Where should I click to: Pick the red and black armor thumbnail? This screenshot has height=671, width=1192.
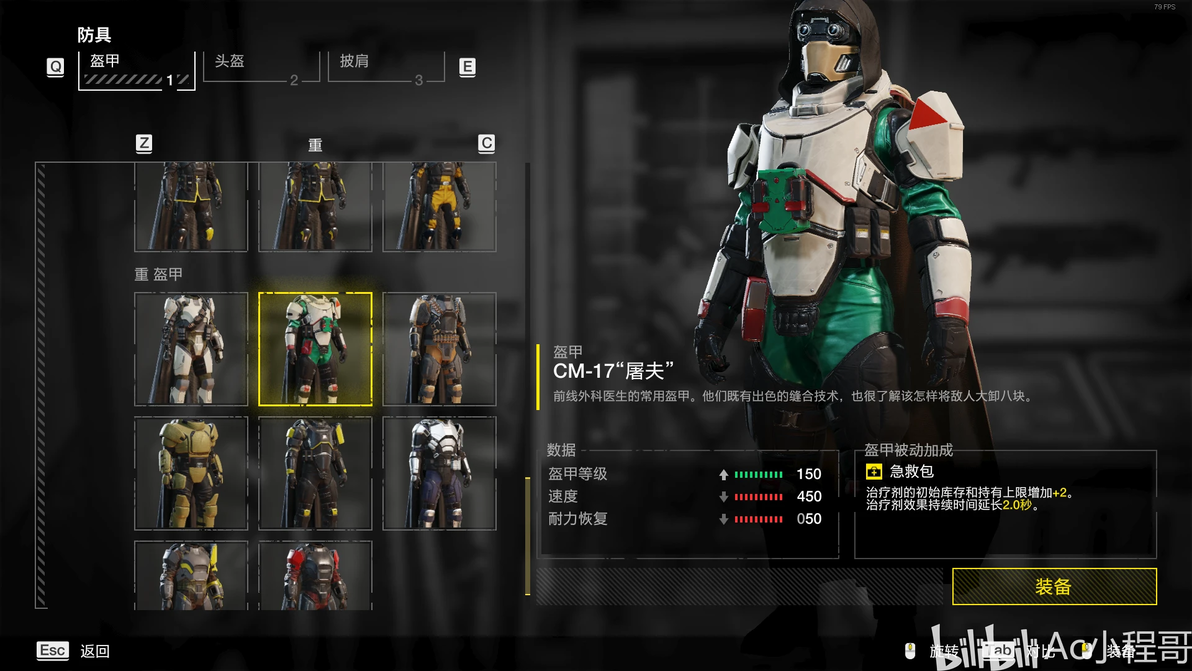[x=315, y=575]
